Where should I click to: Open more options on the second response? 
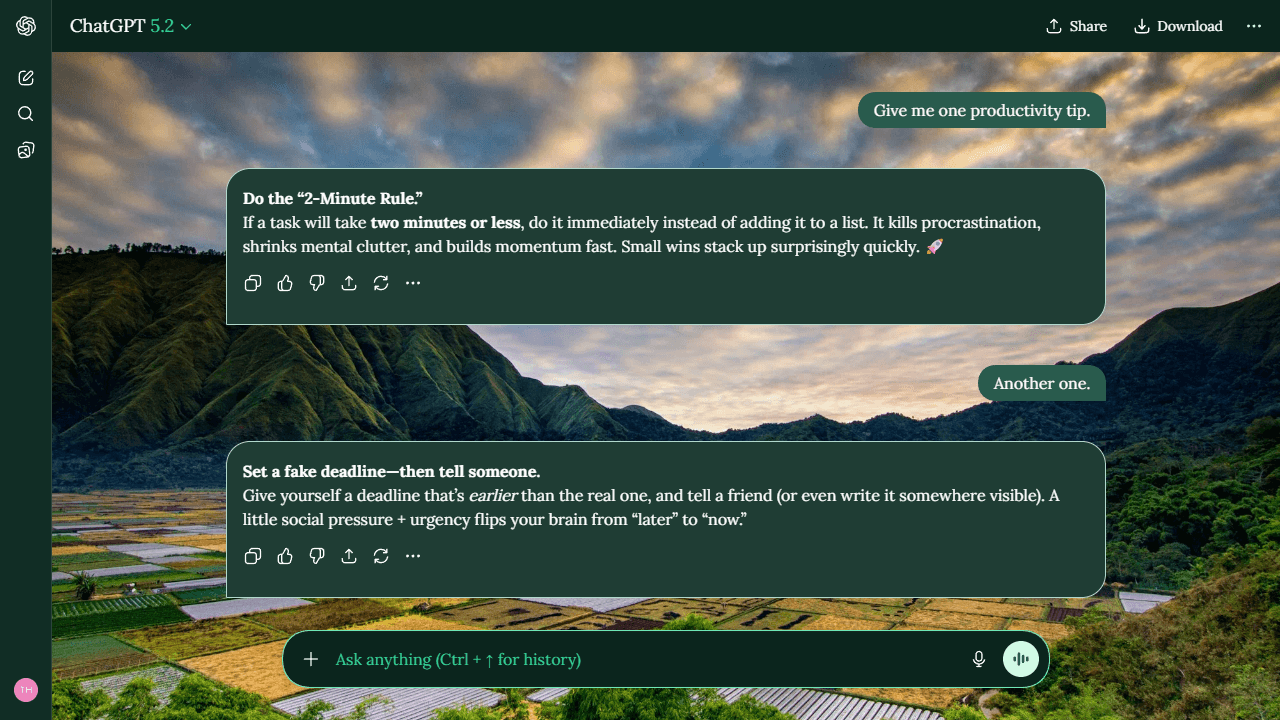point(413,556)
